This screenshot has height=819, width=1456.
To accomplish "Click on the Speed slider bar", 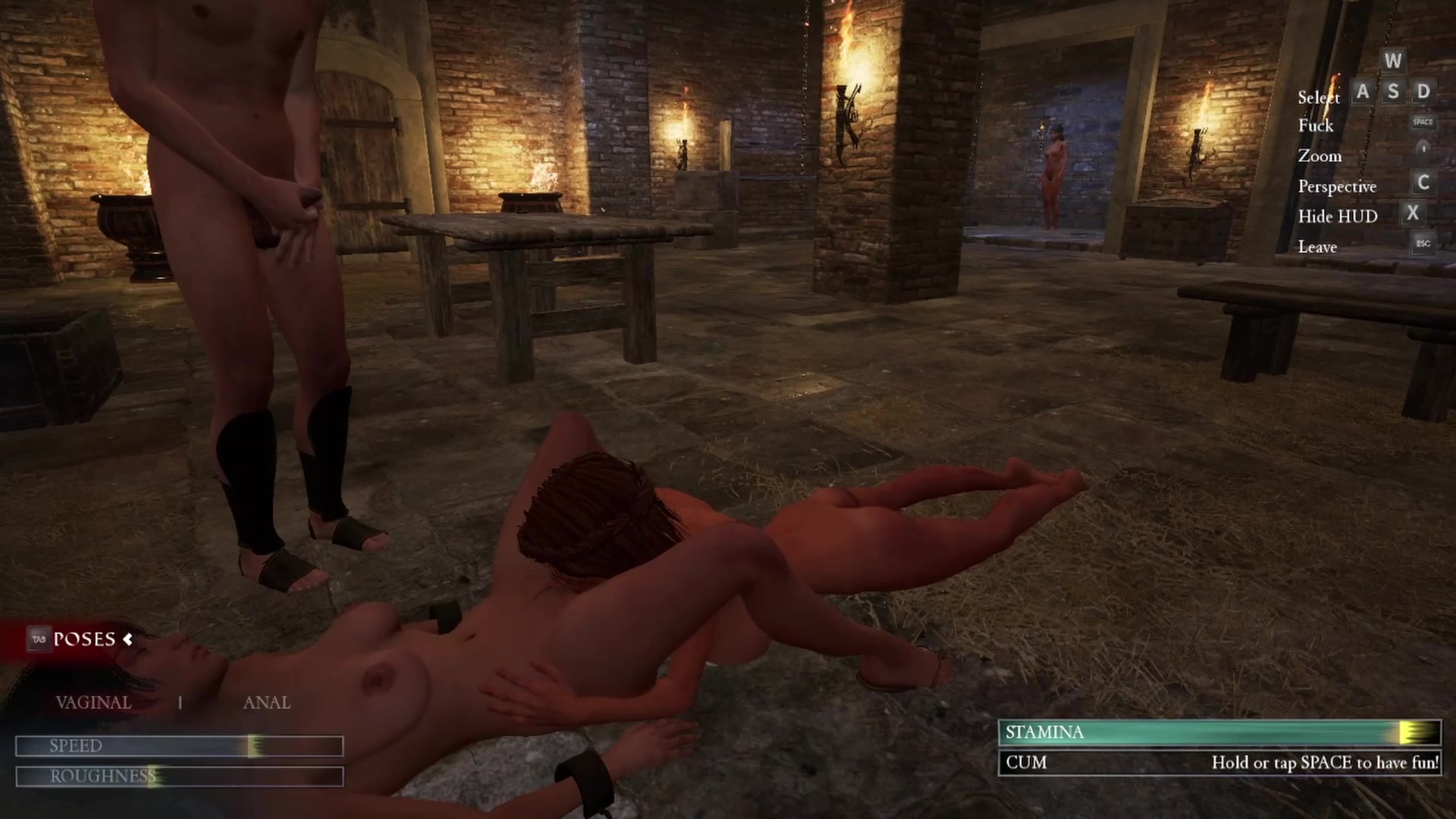I will pyautogui.click(x=179, y=746).
